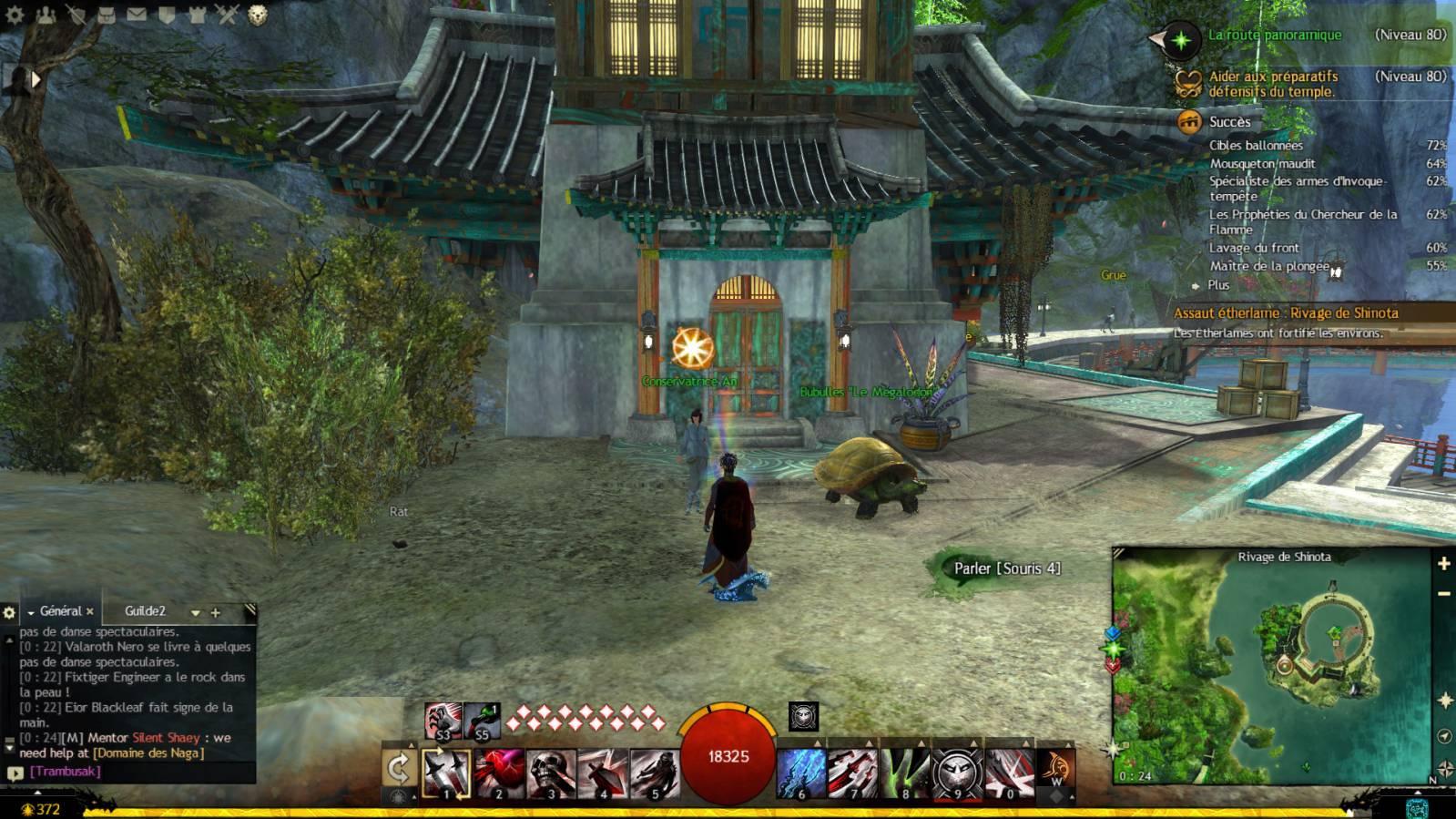The width and height of the screenshot is (1456, 819).
Task: Open the game menu gear icon
Action: coord(15,15)
